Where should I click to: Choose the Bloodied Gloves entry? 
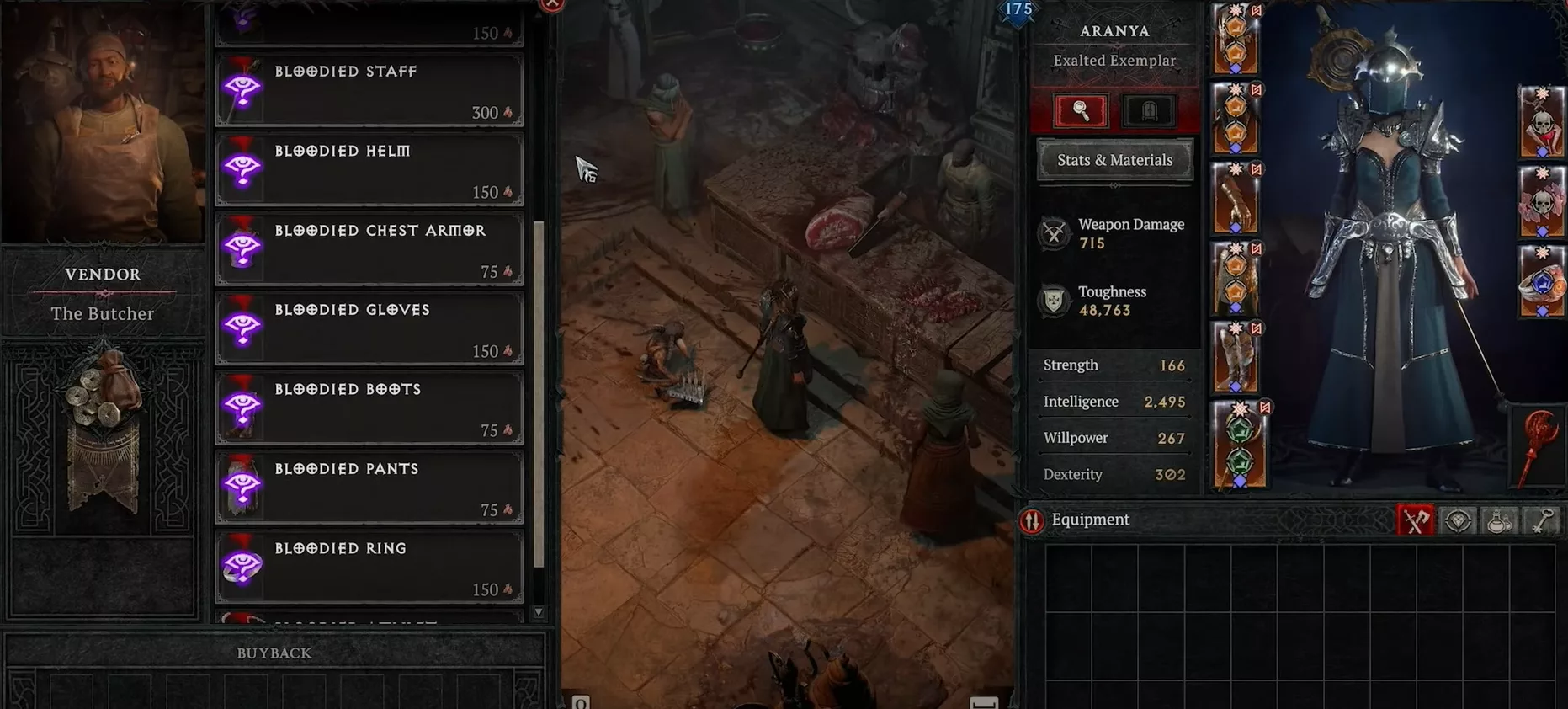tap(369, 328)
